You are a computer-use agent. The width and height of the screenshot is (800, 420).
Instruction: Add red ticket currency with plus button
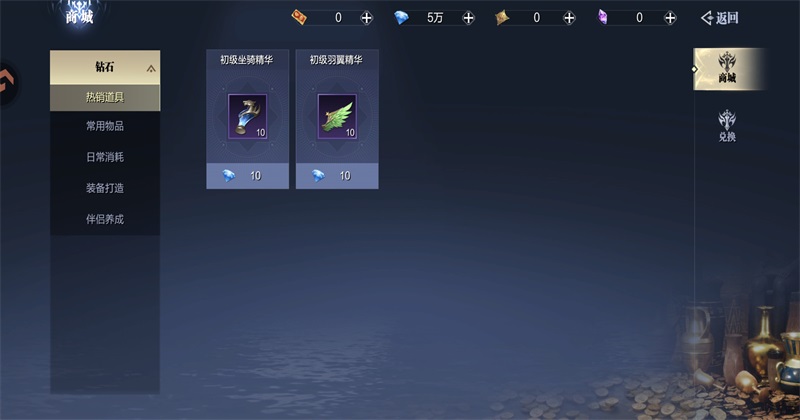366,18
